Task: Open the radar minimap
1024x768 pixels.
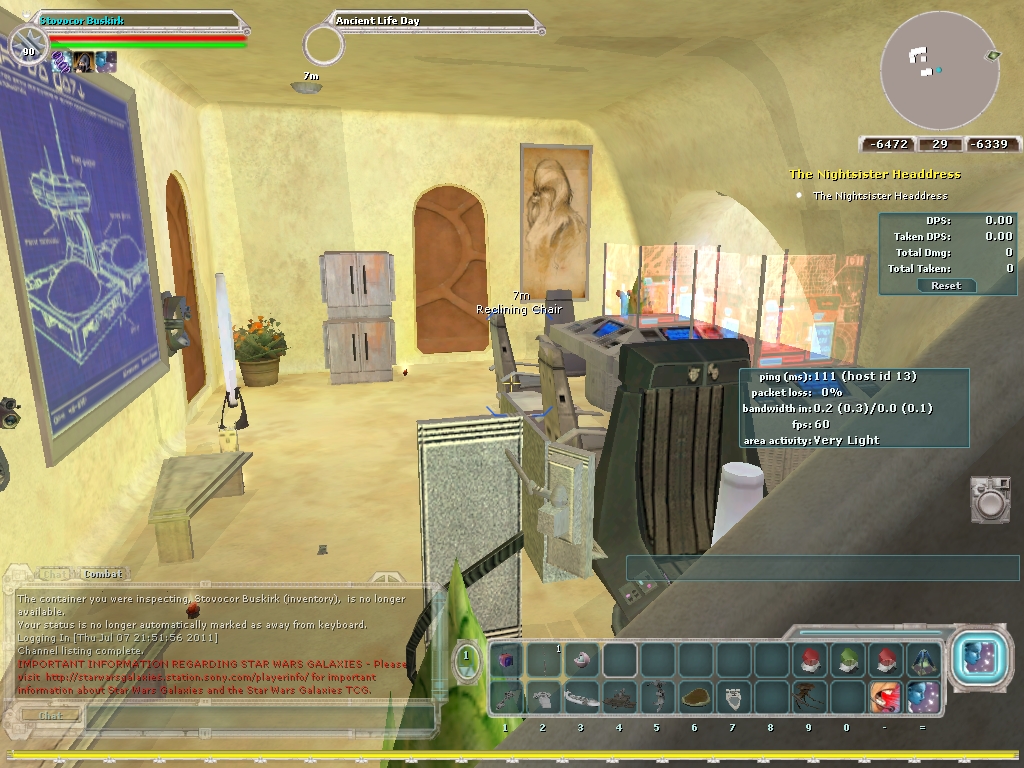Action: 939,70
